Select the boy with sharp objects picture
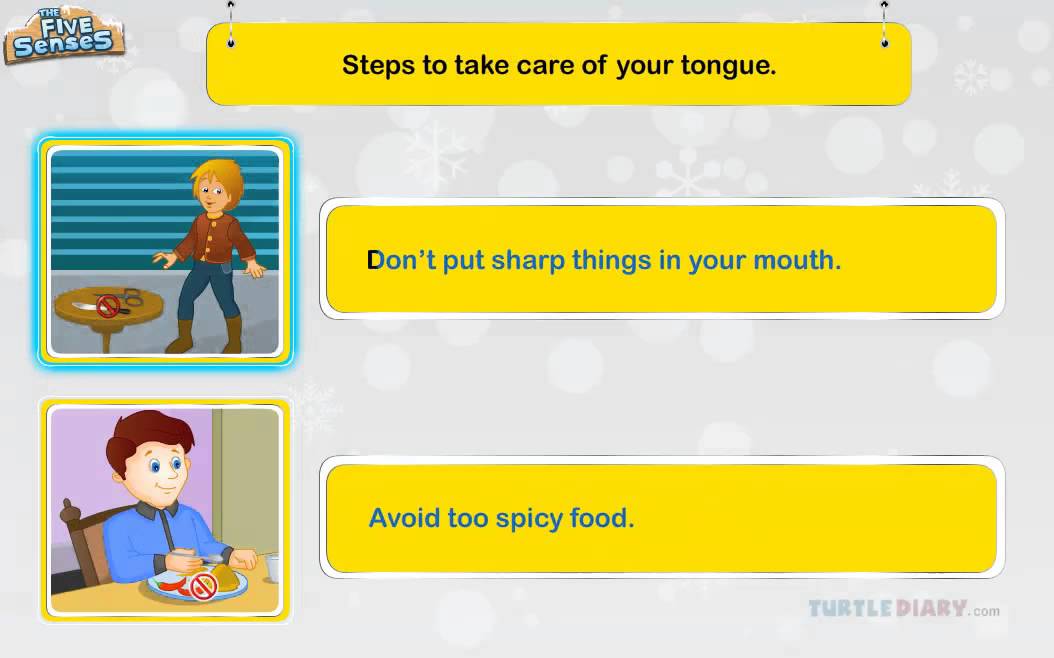The image size is (1054, 658). click(x=165, y=252)
